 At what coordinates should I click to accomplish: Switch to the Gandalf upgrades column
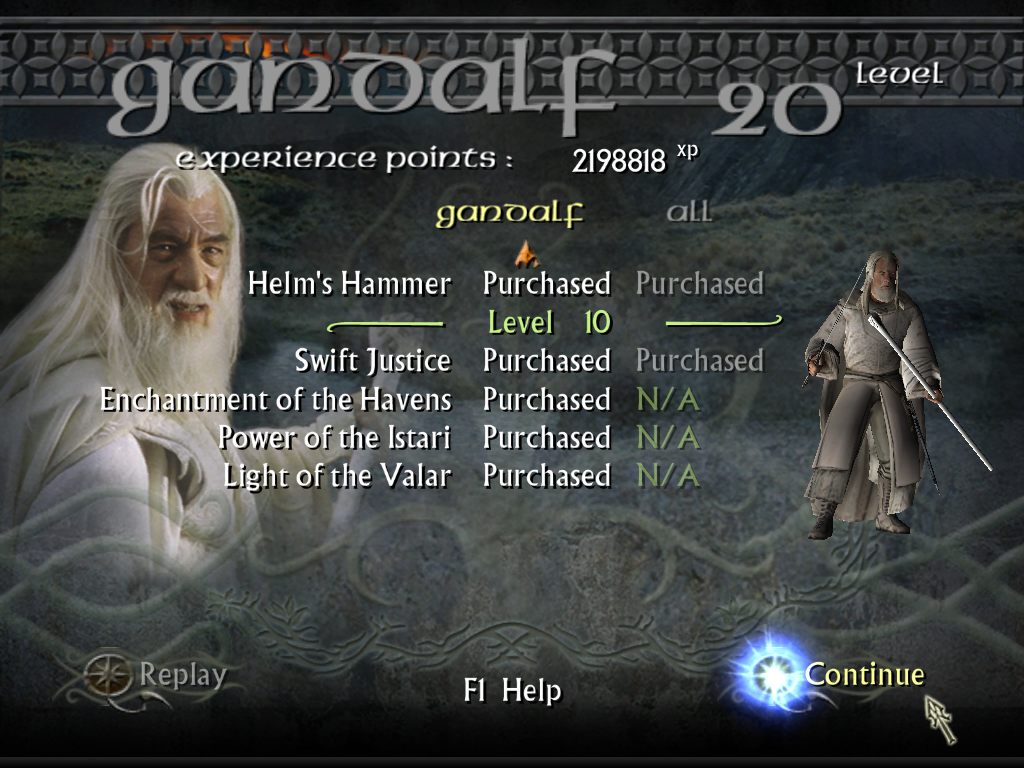pyautogui.click(x=509, y=214)
